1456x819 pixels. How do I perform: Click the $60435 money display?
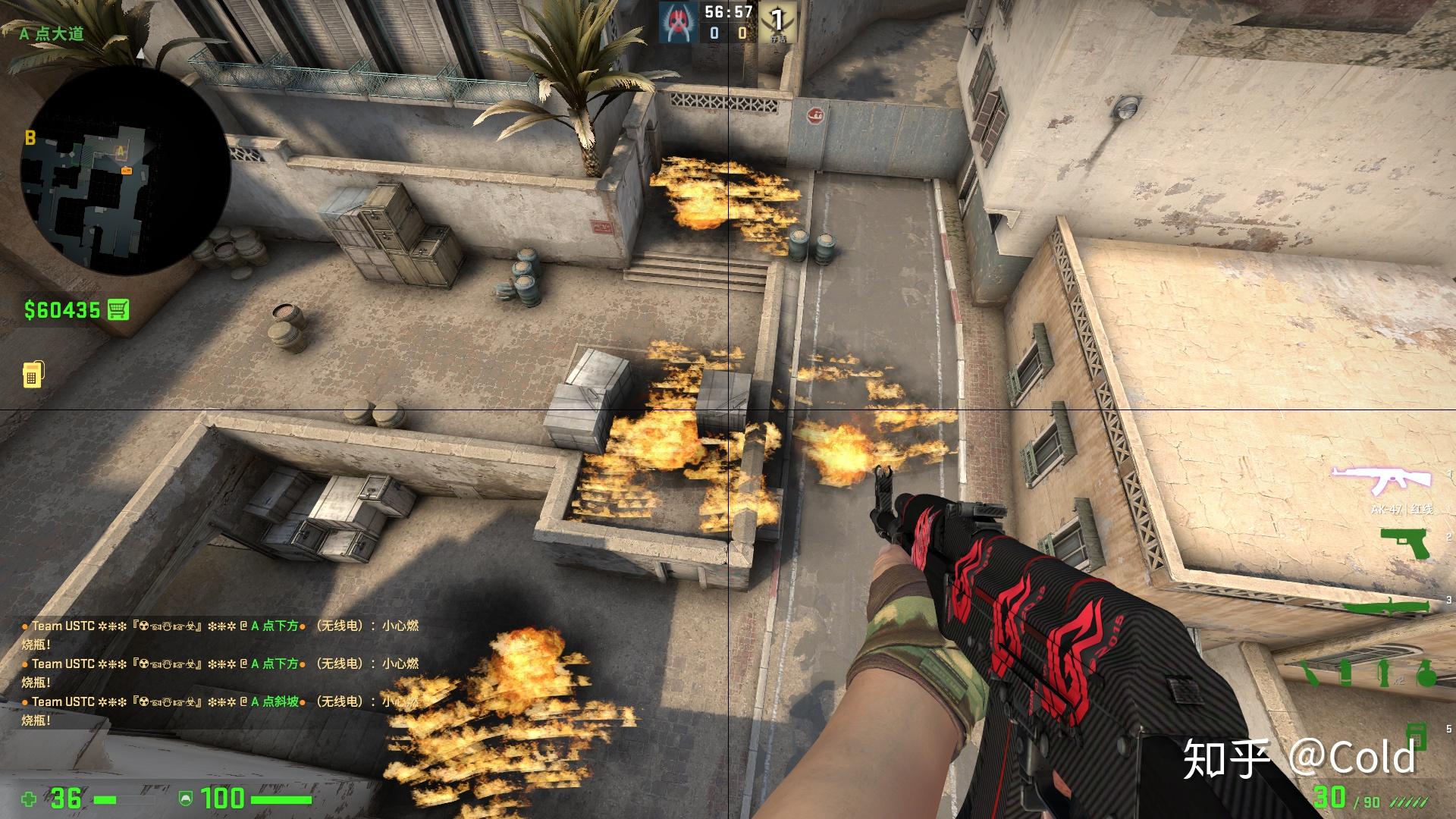tap(61, 309)
